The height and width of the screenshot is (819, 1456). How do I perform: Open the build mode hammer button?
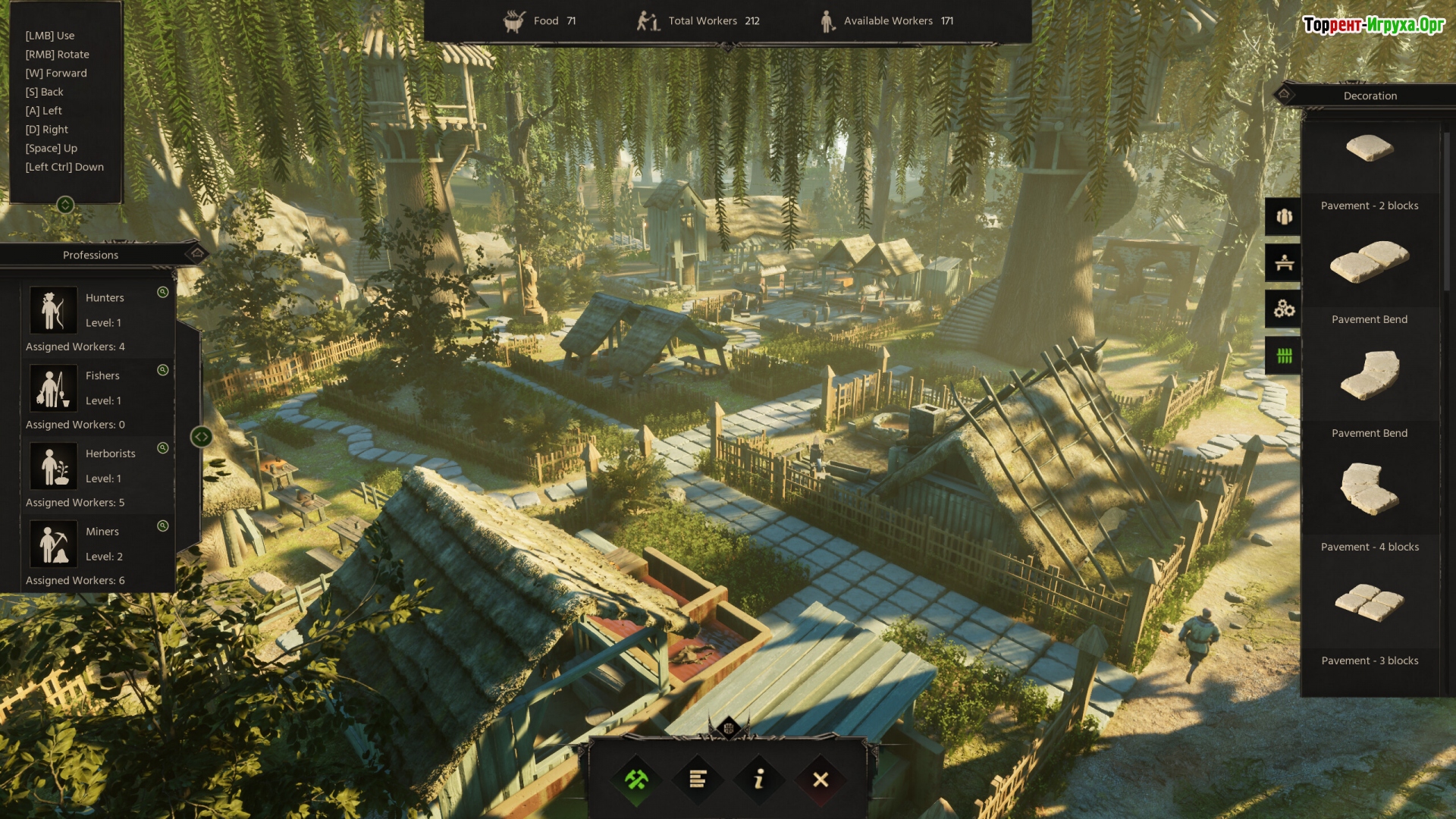coord(636,780)
